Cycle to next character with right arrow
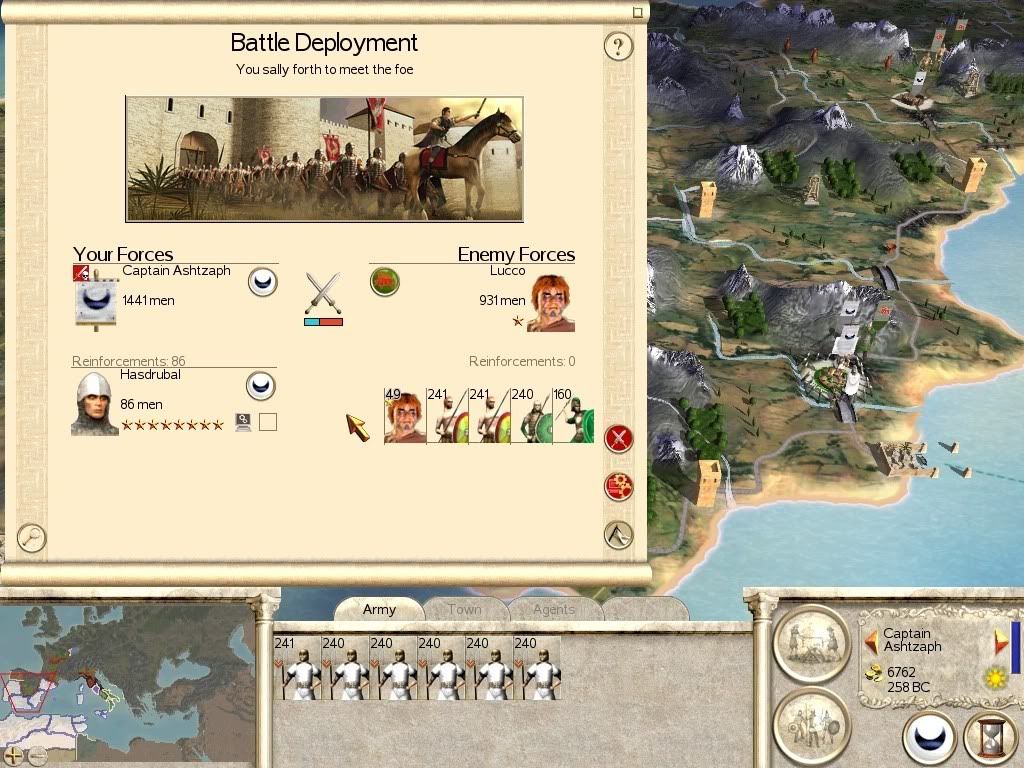1024x768 pixels. point(1001,641)
